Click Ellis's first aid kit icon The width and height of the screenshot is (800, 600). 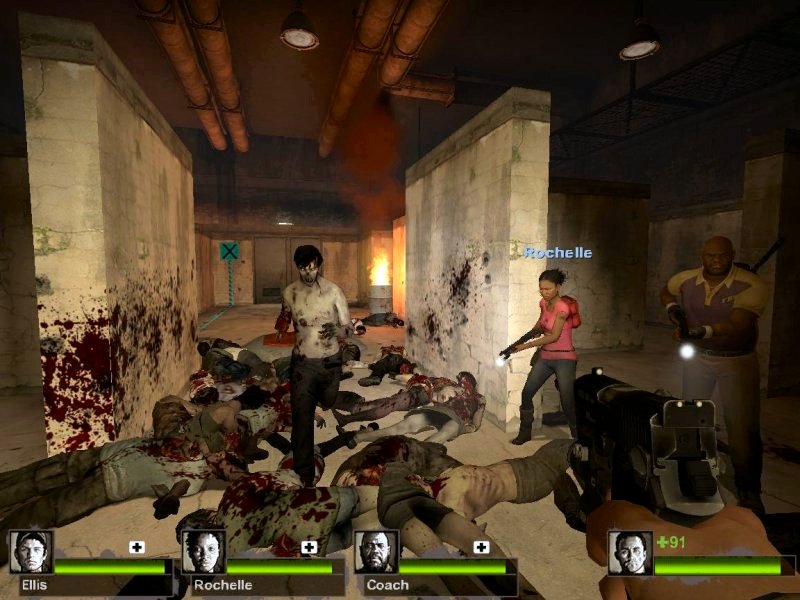click(x=137, y=547)
